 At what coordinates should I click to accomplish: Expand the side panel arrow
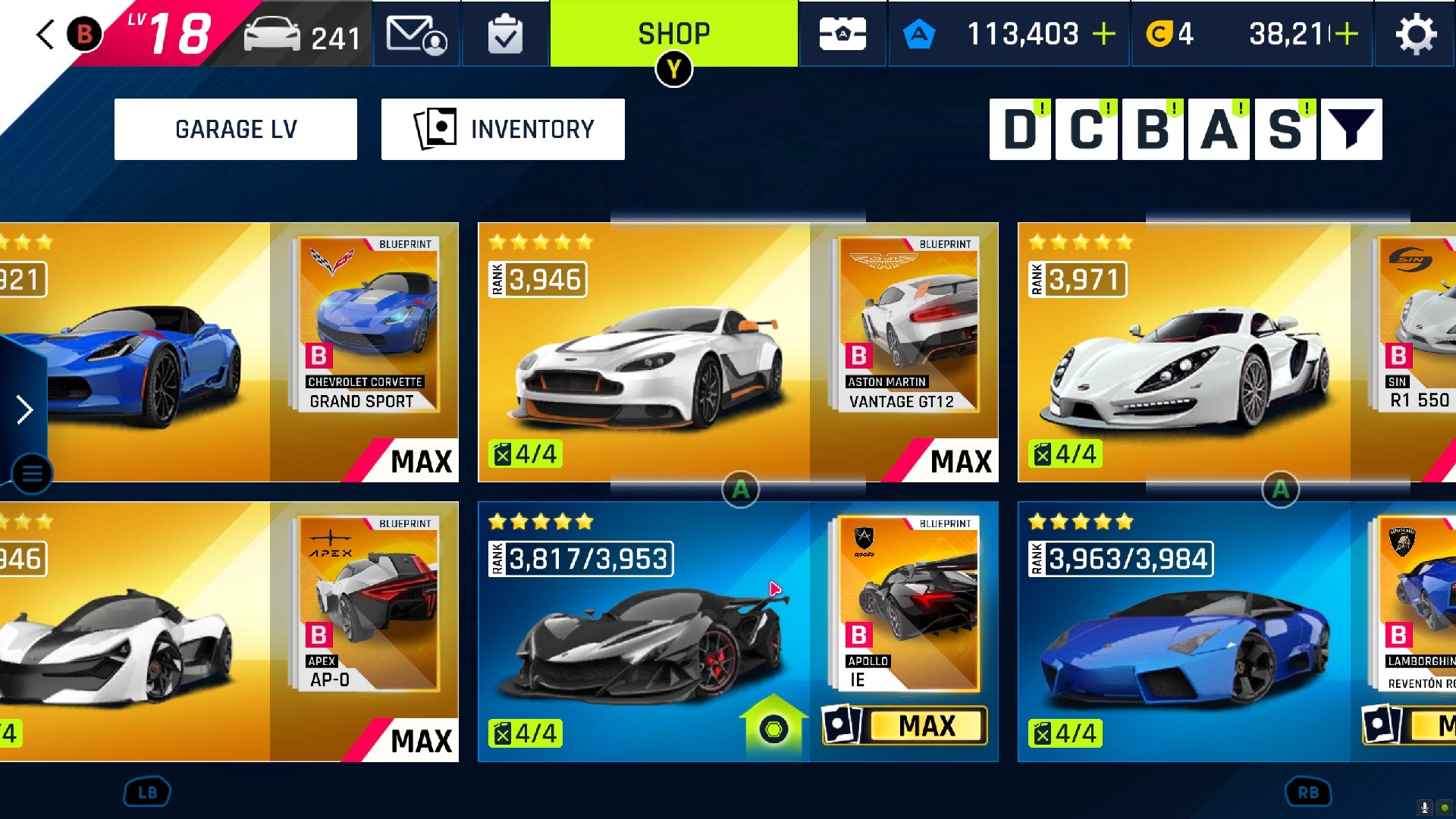click(x=24, y=409)
